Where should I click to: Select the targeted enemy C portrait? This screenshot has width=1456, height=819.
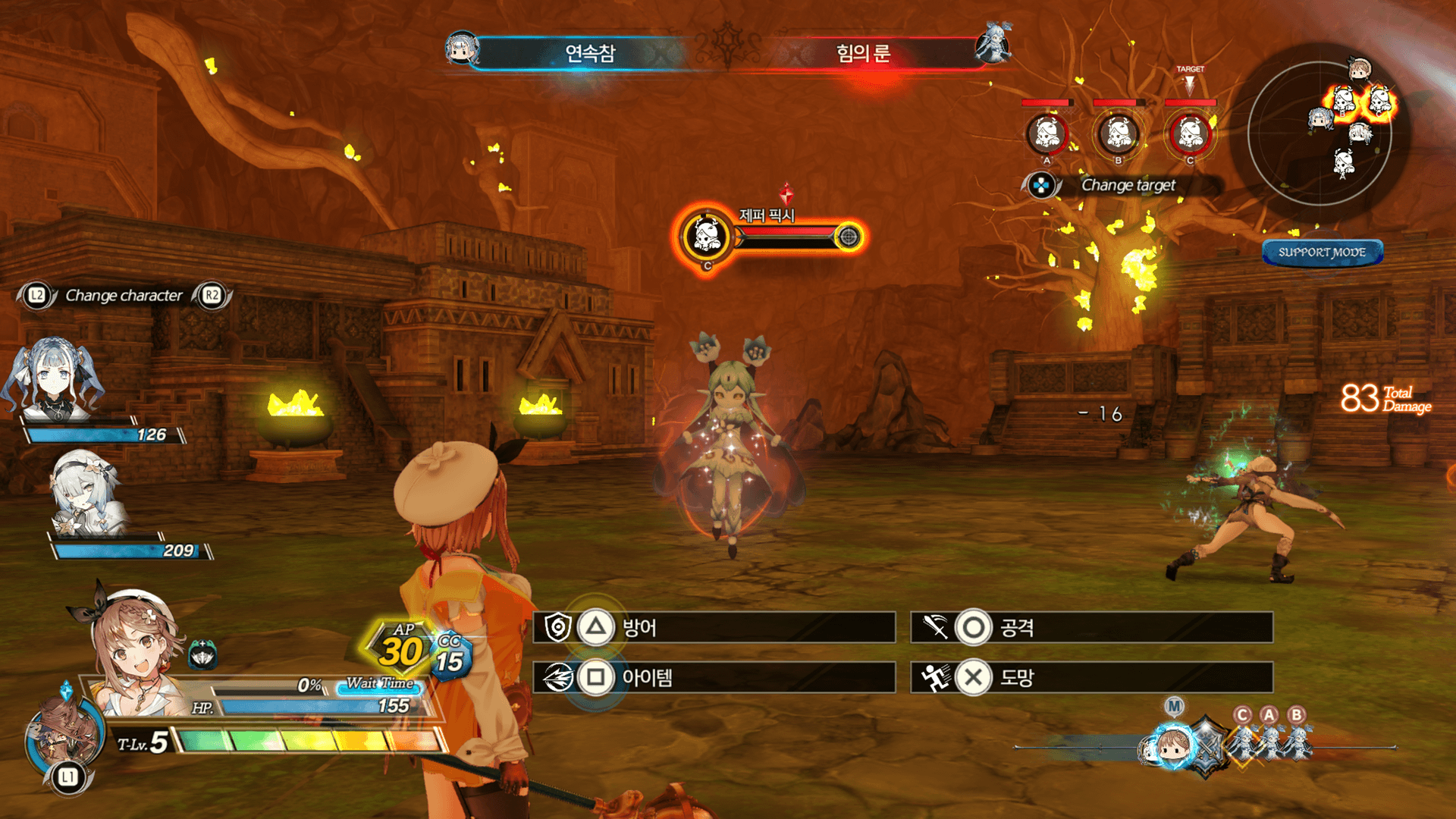[x=1189, y=134]
